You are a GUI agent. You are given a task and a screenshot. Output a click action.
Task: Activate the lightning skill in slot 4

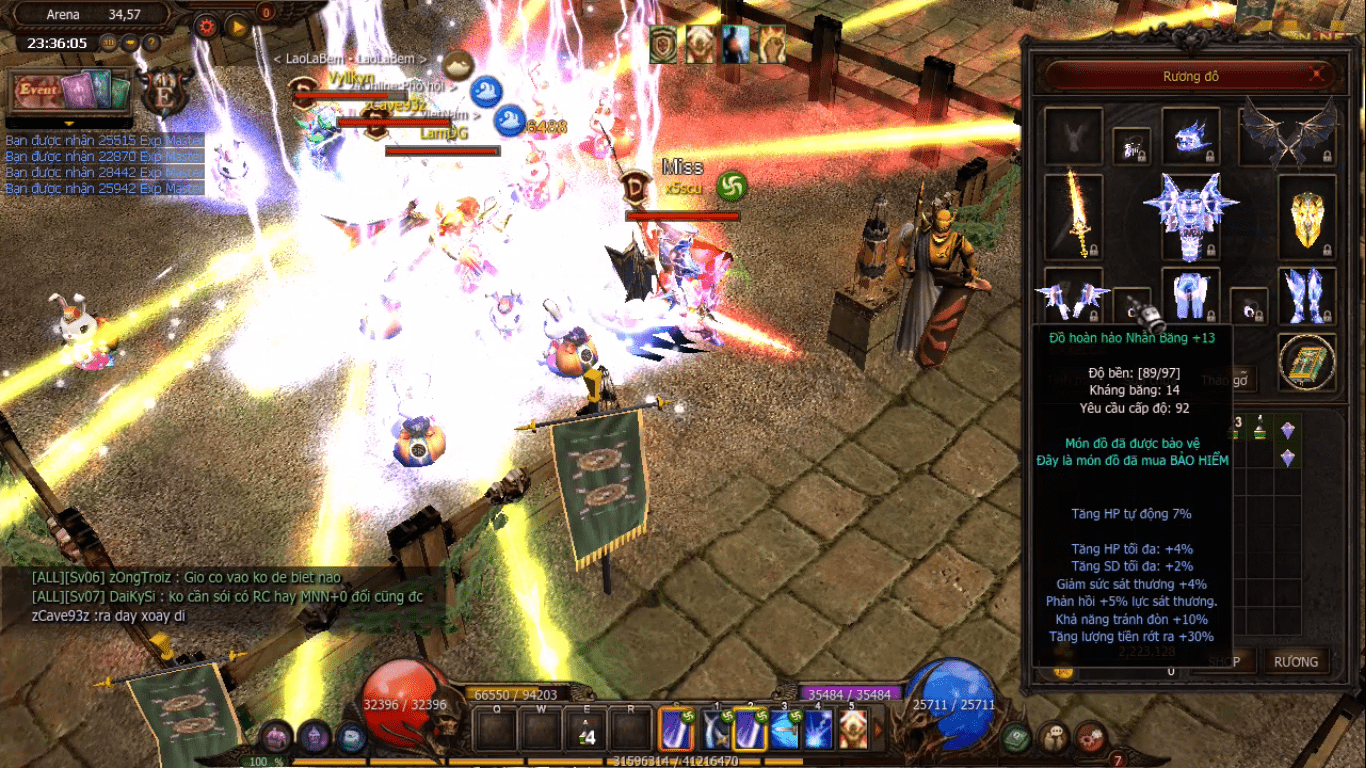coord(818,729)
